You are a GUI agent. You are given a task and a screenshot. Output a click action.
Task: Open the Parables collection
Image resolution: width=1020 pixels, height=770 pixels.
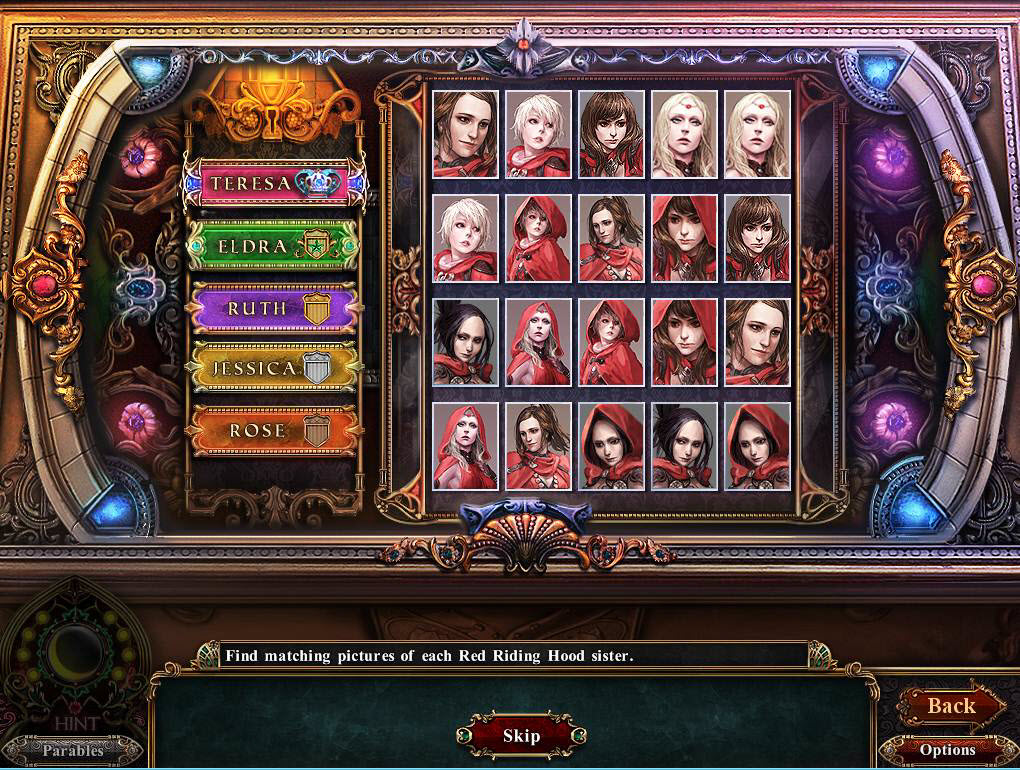pos(73,750)
